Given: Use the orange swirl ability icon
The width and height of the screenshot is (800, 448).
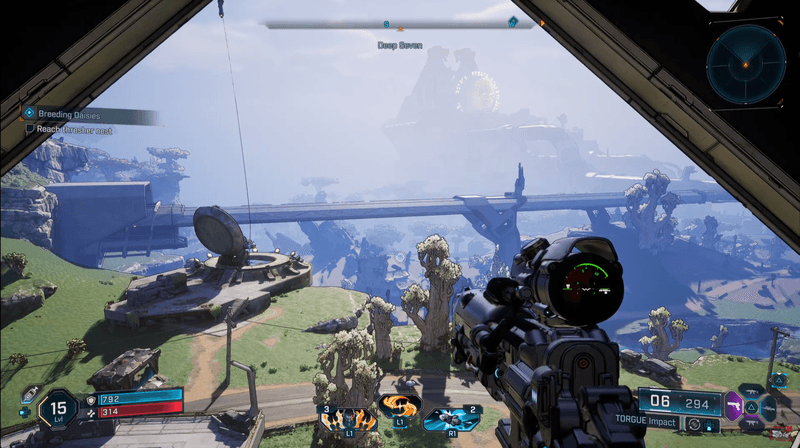Looking at the screenshot, I should coord(398,407).
